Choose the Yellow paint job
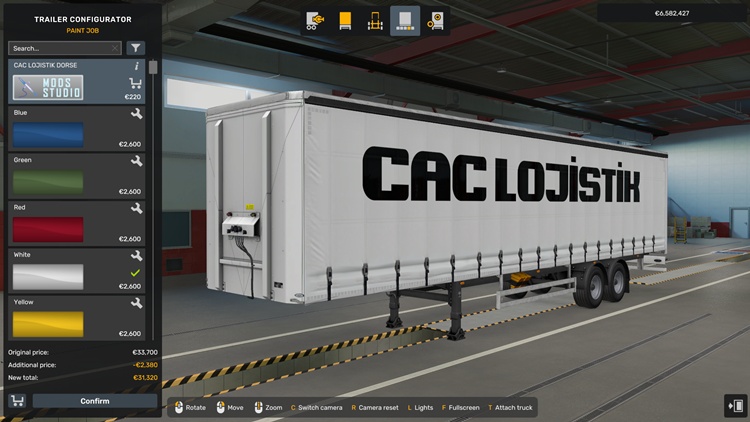Image resolution: width=750 pixels, height=422 pixels. point(48,322)
